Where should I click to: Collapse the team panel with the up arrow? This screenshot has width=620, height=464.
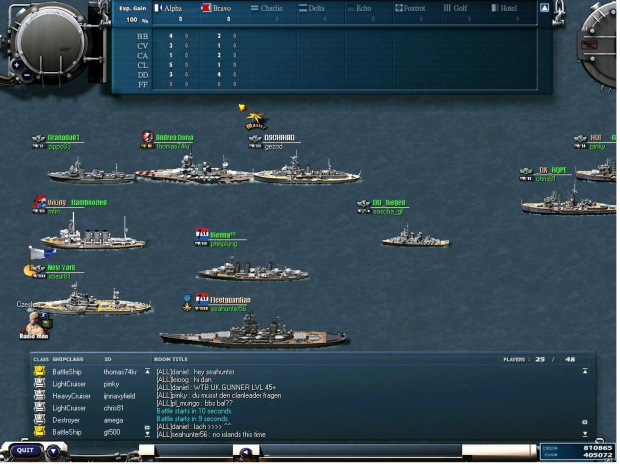544,8
